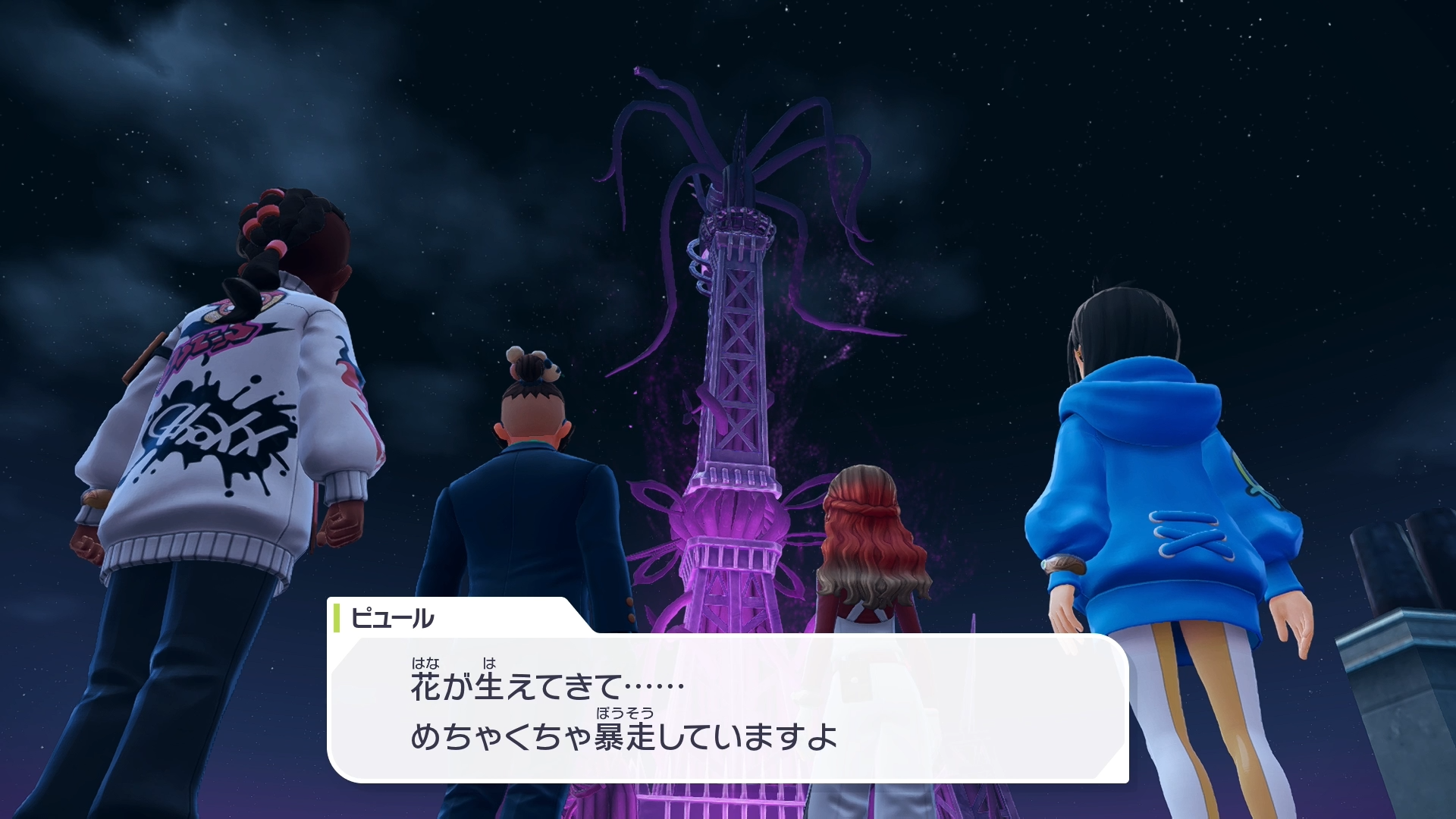This screenshot has height=819, width=1456.
Task: Advance the ピュール dialogue text box
Action: pyautogui.click(x=728, y=709)
